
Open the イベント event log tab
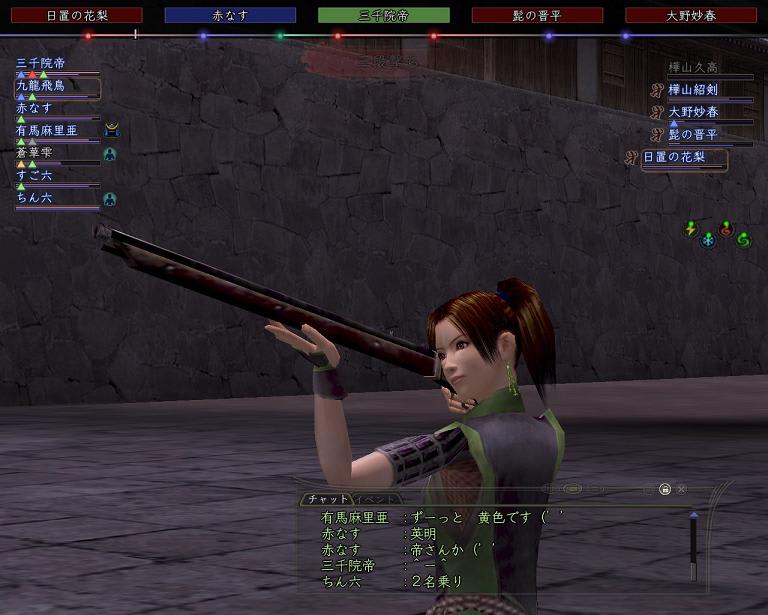point(378,498)
